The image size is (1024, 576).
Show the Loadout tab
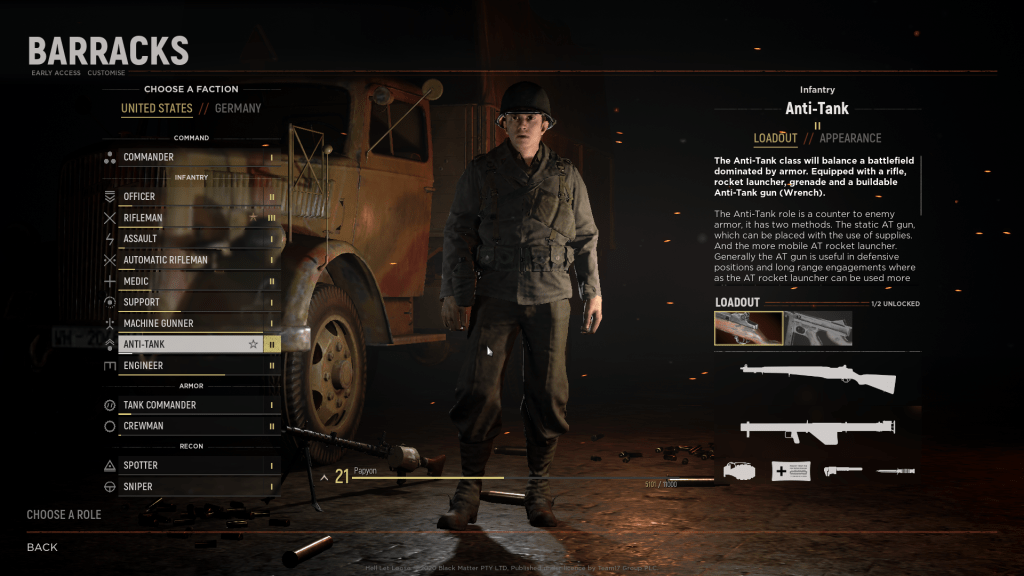(775, 138)
